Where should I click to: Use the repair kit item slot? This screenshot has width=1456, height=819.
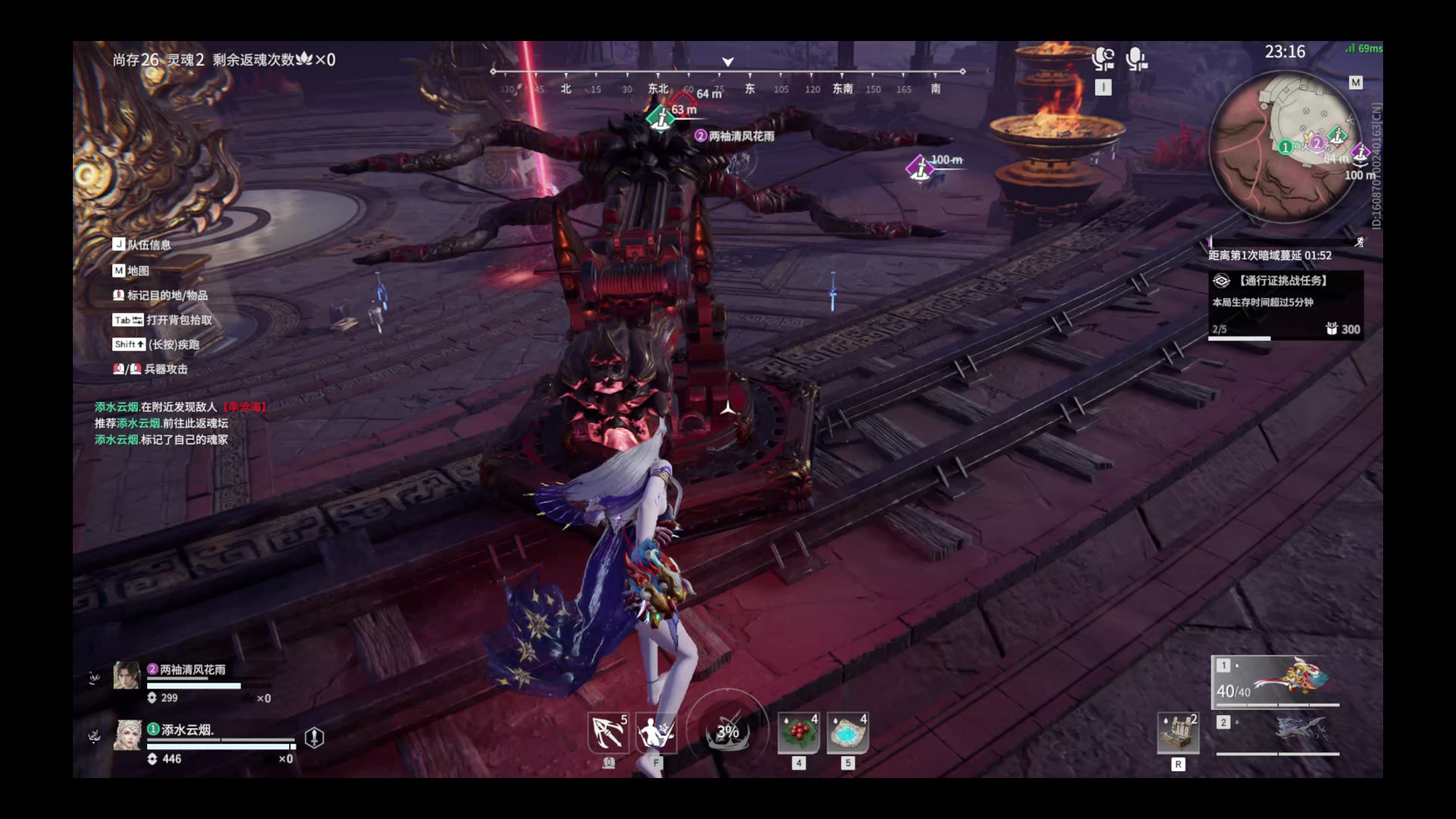click(1178, 733)
